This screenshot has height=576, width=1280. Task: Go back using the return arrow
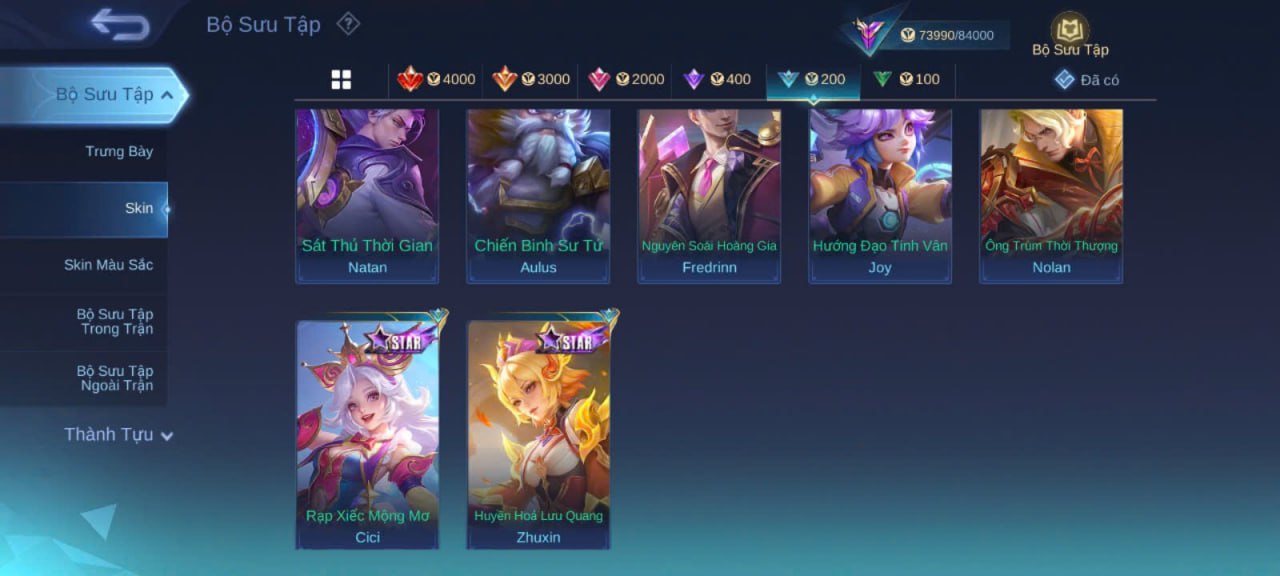tap(120, 24)
